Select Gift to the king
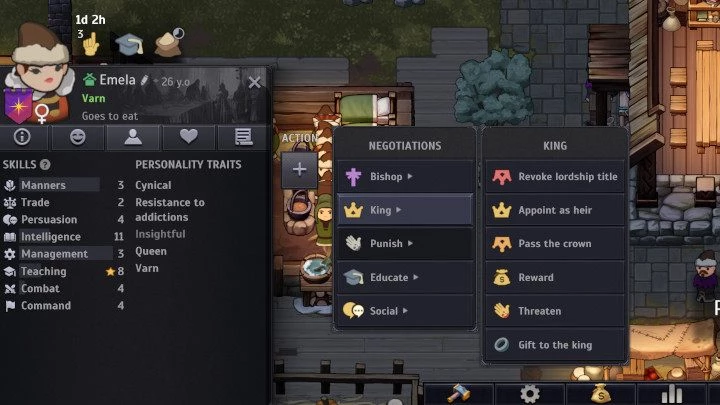Viewport: 720px width, 405px height. [x=555, y=345]
